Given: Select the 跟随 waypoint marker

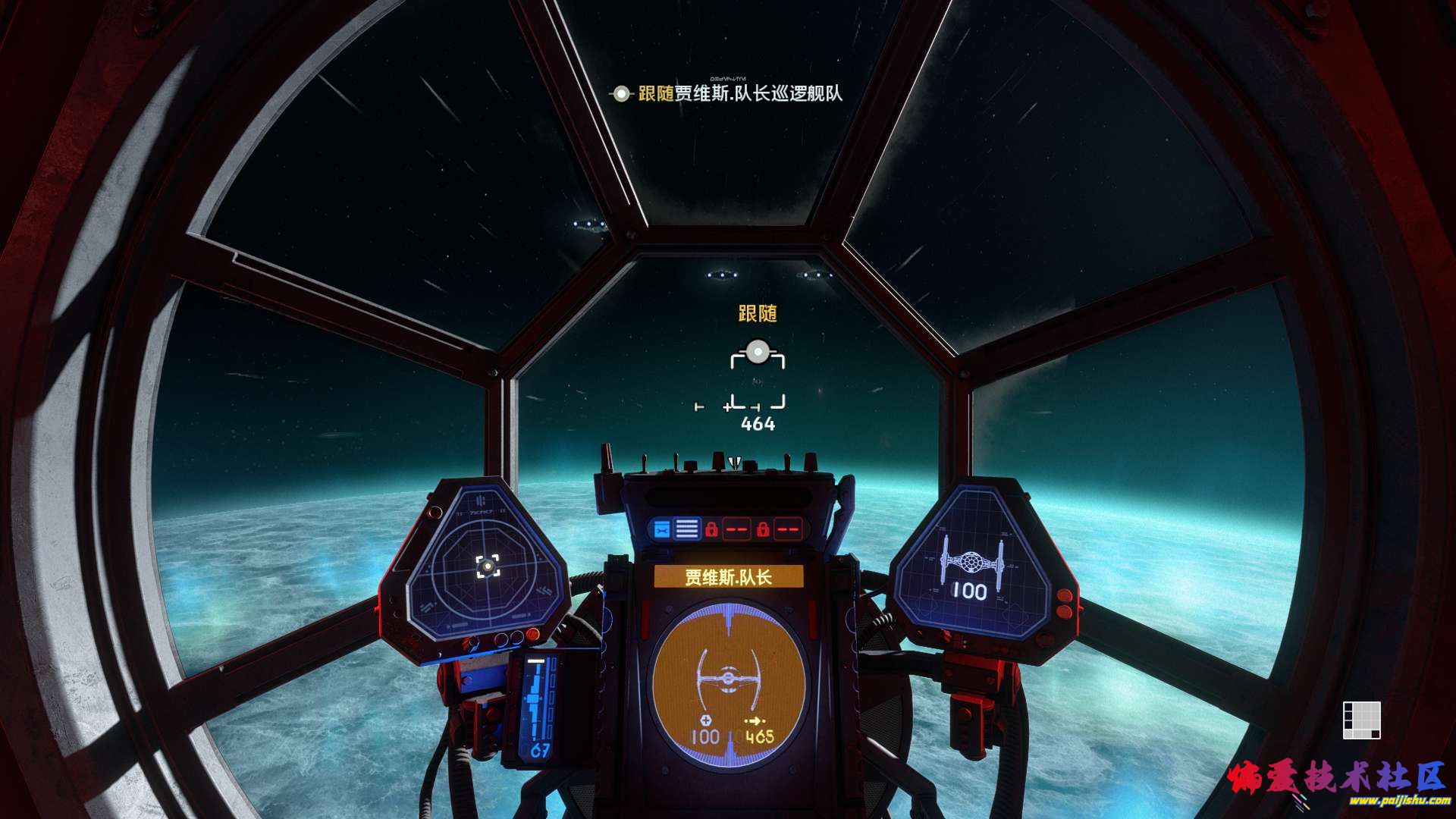Looking at the screenshot, I should click(757, 352).
